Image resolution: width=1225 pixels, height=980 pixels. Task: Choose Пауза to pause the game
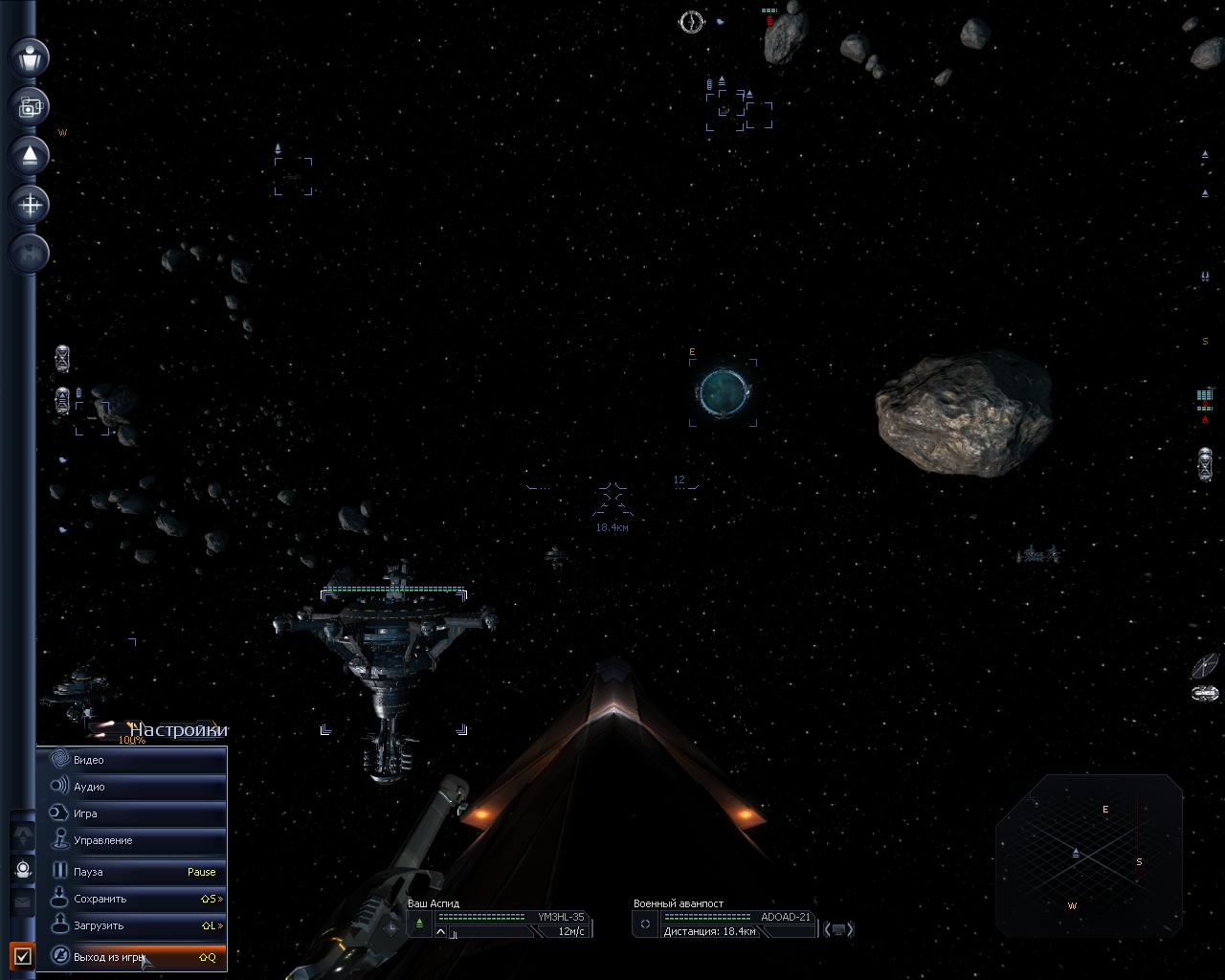pos(131,872)
